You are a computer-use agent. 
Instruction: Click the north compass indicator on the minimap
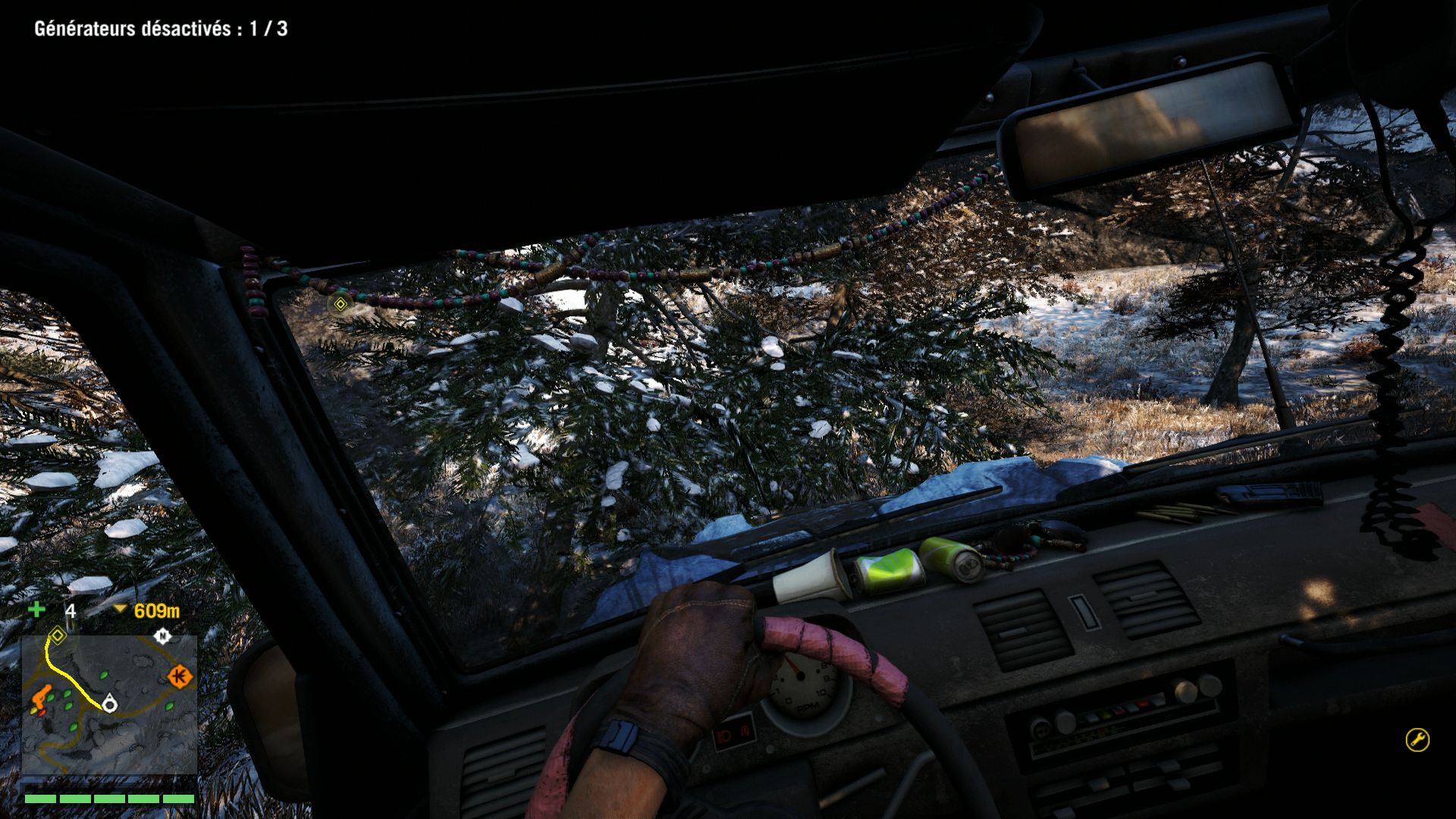(x=162, y=636)
